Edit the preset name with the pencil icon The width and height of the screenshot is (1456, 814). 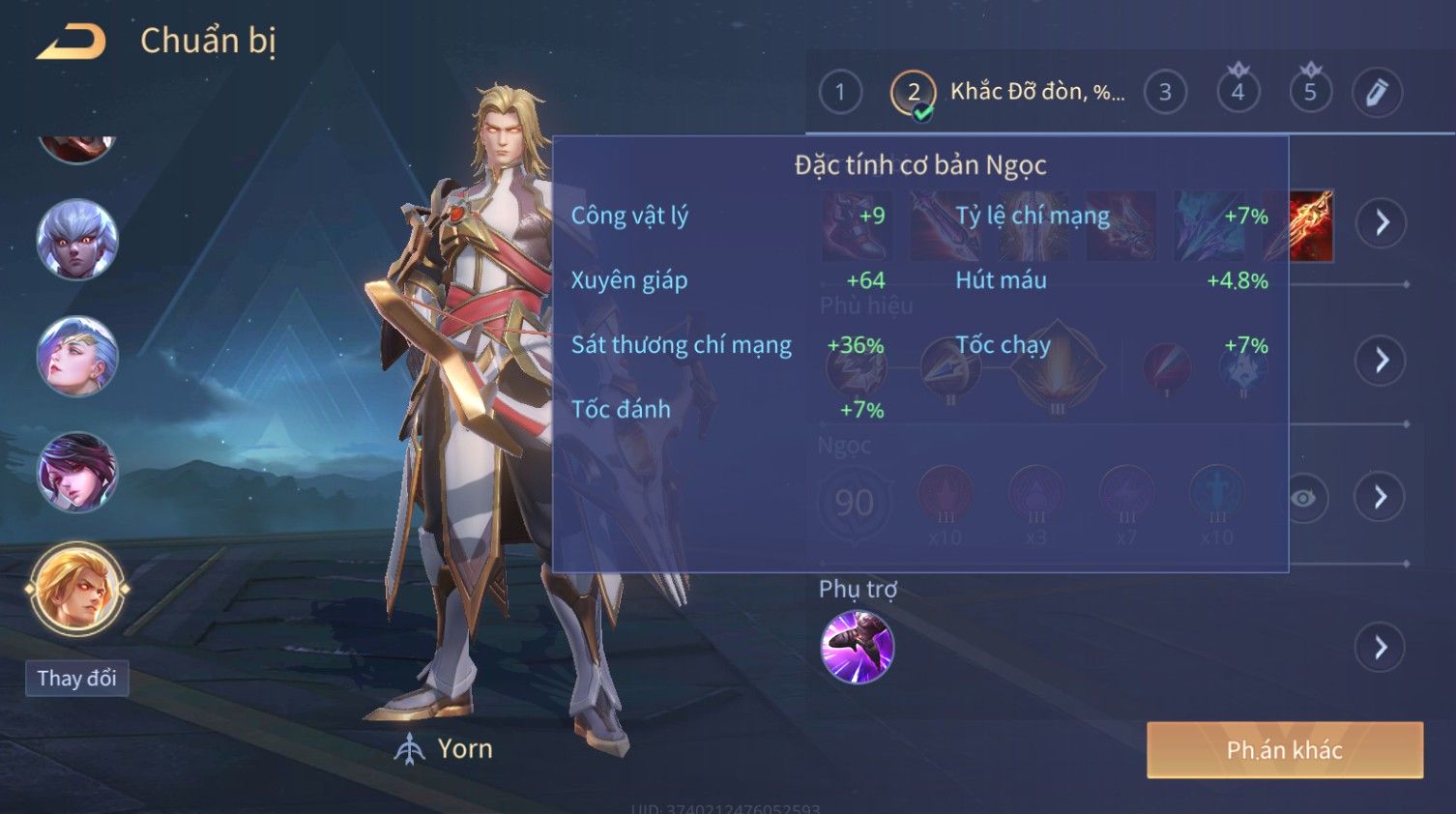click(1377, 93)
